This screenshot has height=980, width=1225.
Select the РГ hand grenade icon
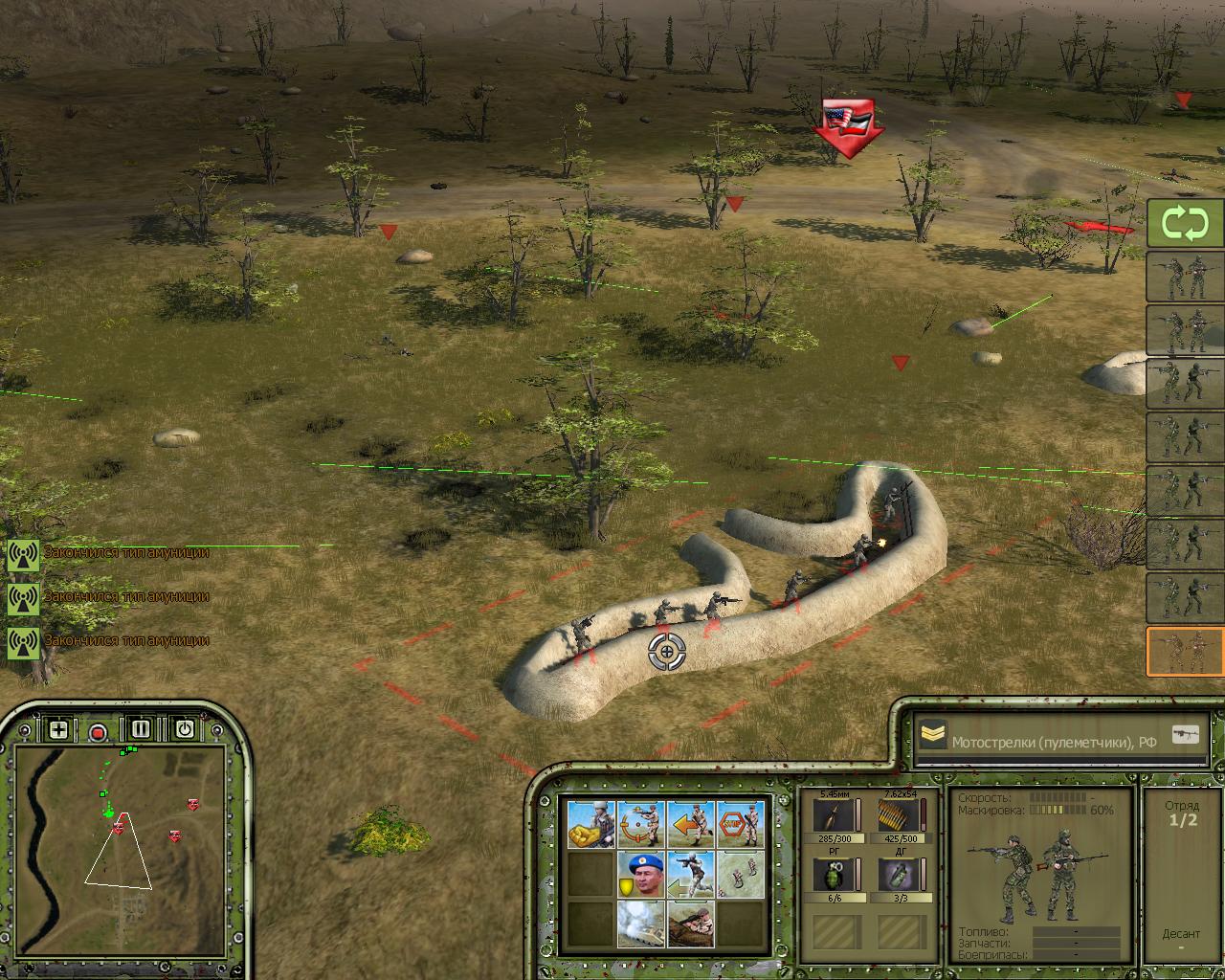pyautogui.click(x=828, y=876)
